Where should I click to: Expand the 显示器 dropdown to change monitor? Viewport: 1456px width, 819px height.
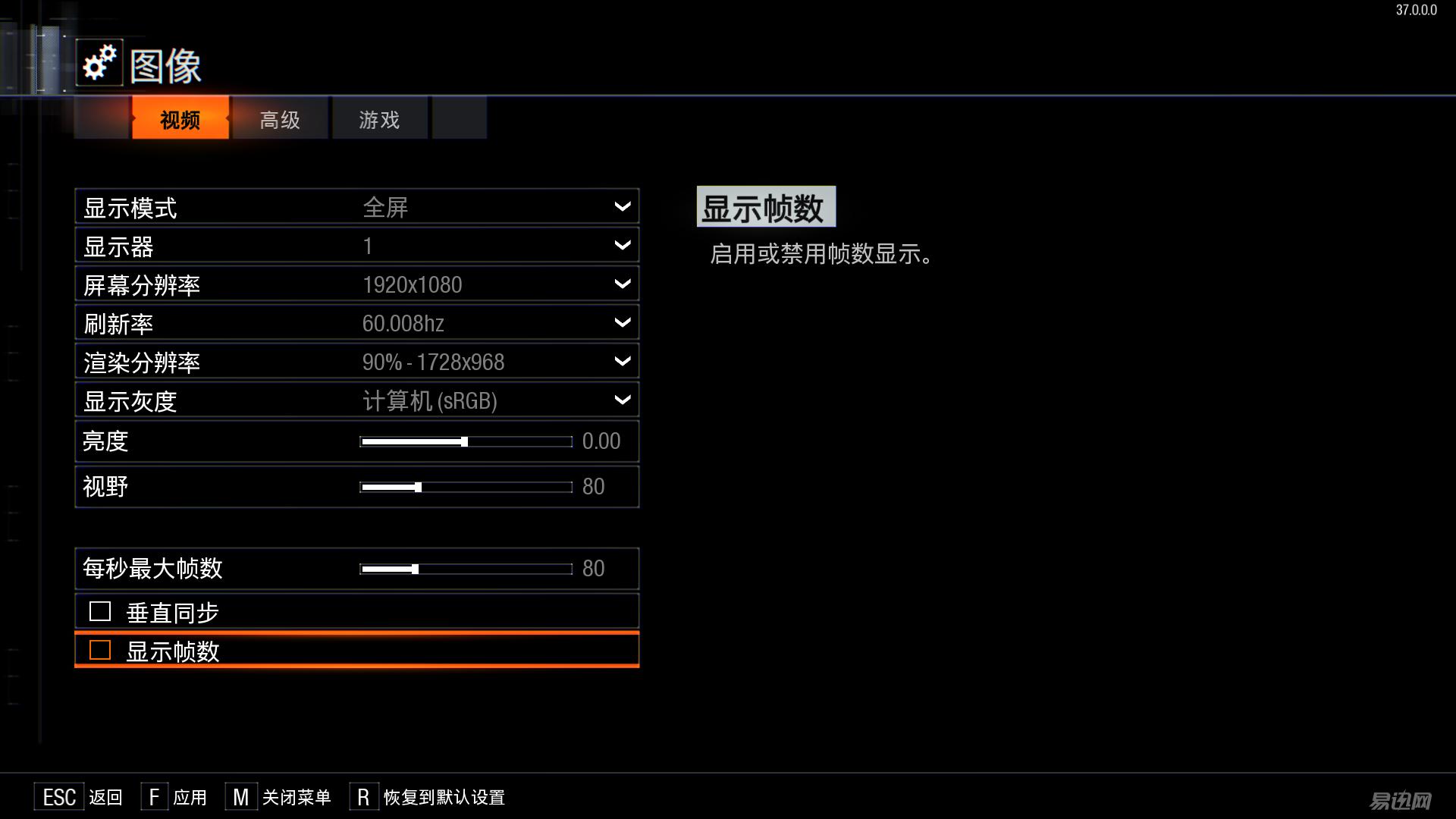click(621, 245)
